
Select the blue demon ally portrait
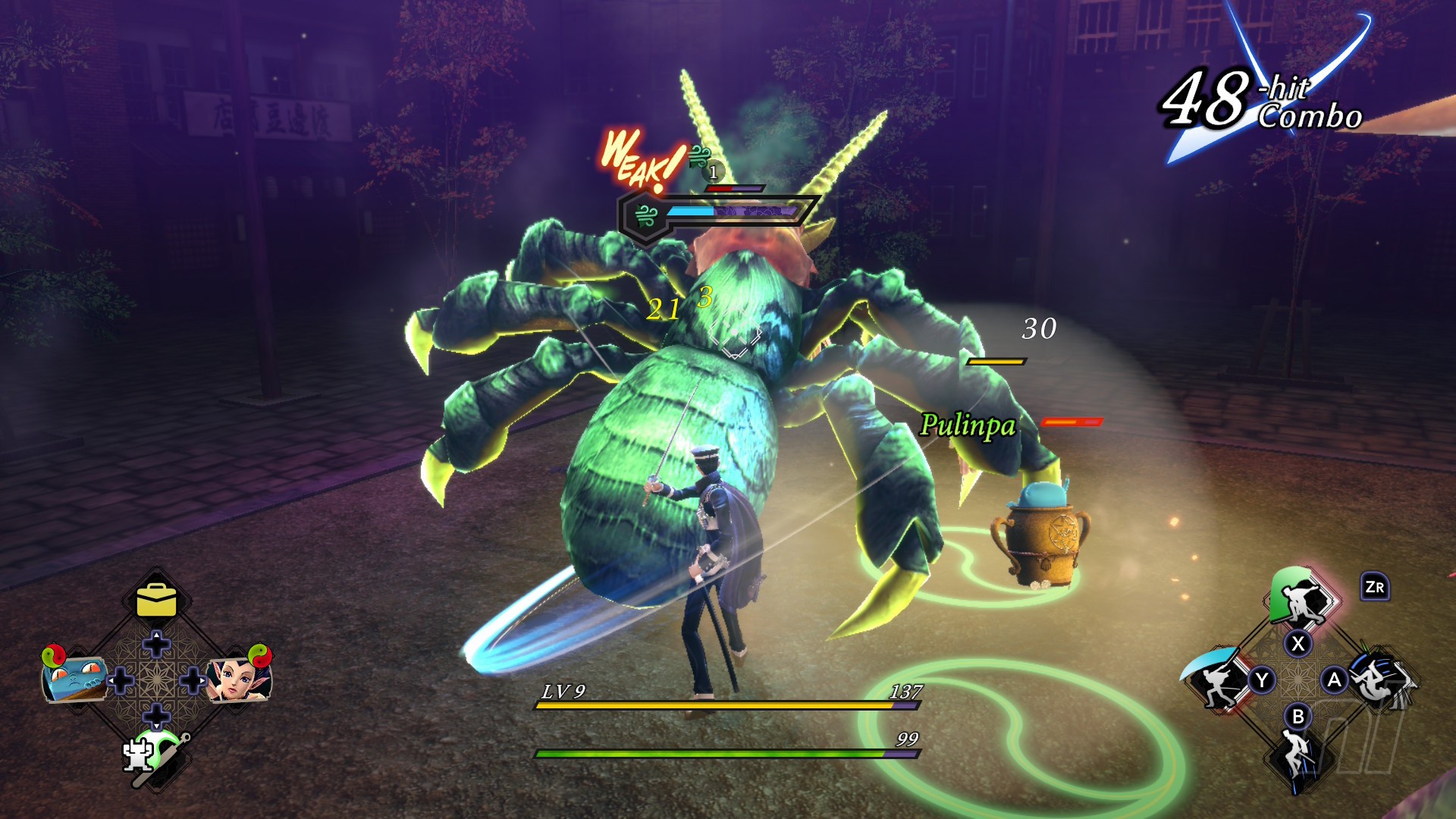[x=74, y=677]
